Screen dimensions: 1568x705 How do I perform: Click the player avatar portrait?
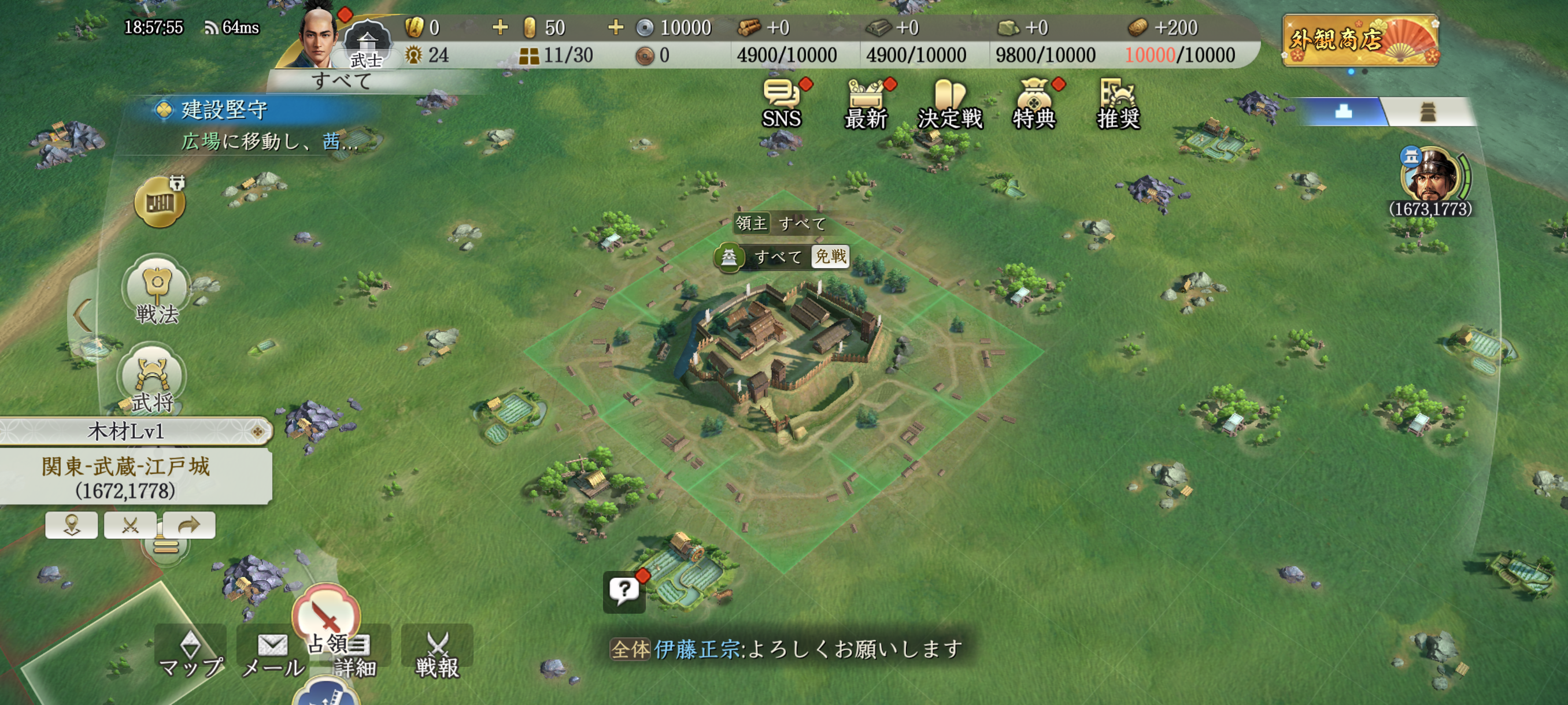tap(318, 38)
